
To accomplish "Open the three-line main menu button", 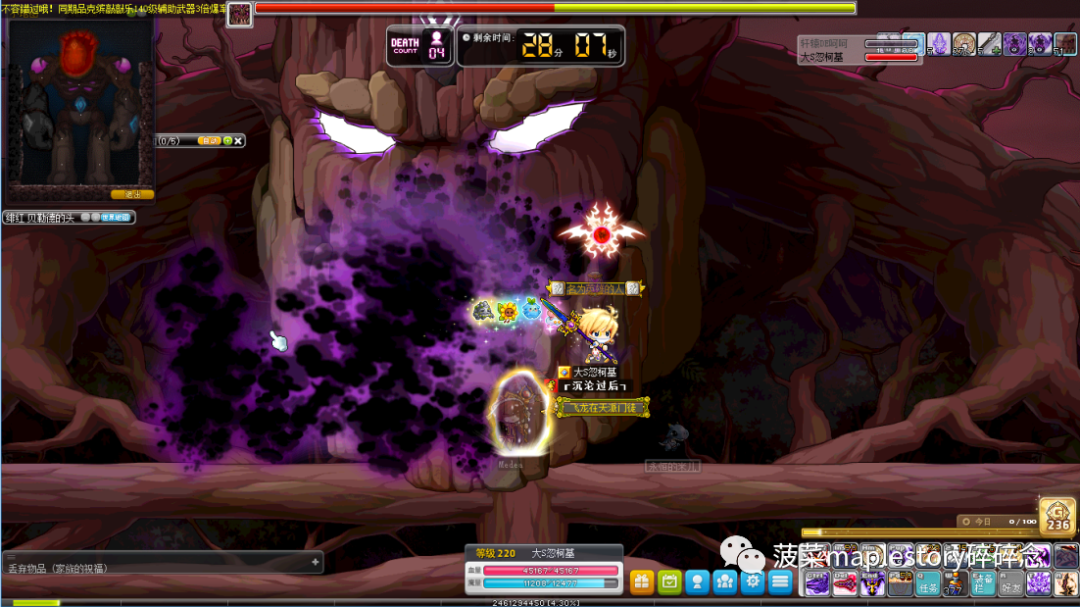I will [781, 581].
